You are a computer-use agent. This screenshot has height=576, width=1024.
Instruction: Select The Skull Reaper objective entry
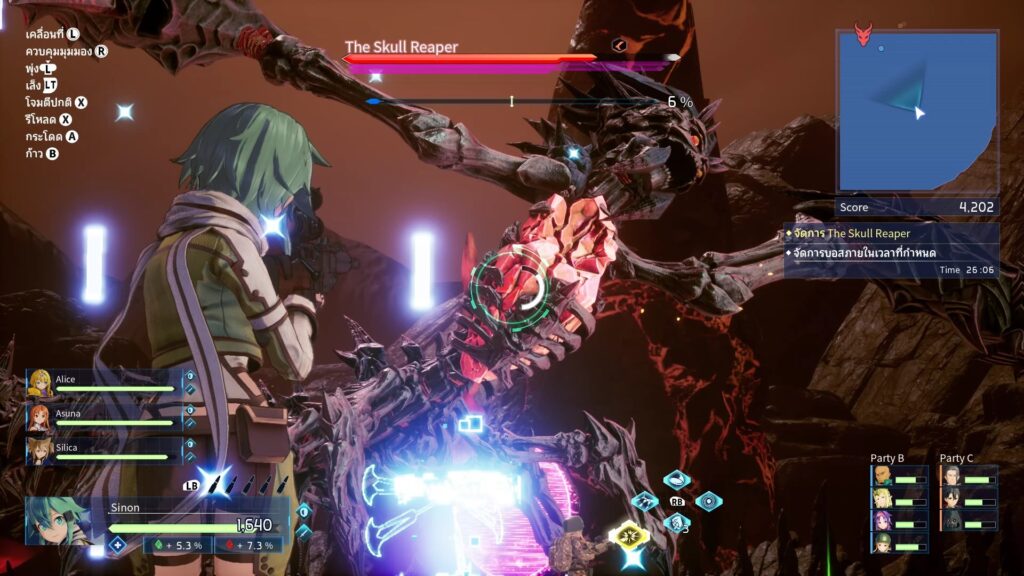pos(890,233)
